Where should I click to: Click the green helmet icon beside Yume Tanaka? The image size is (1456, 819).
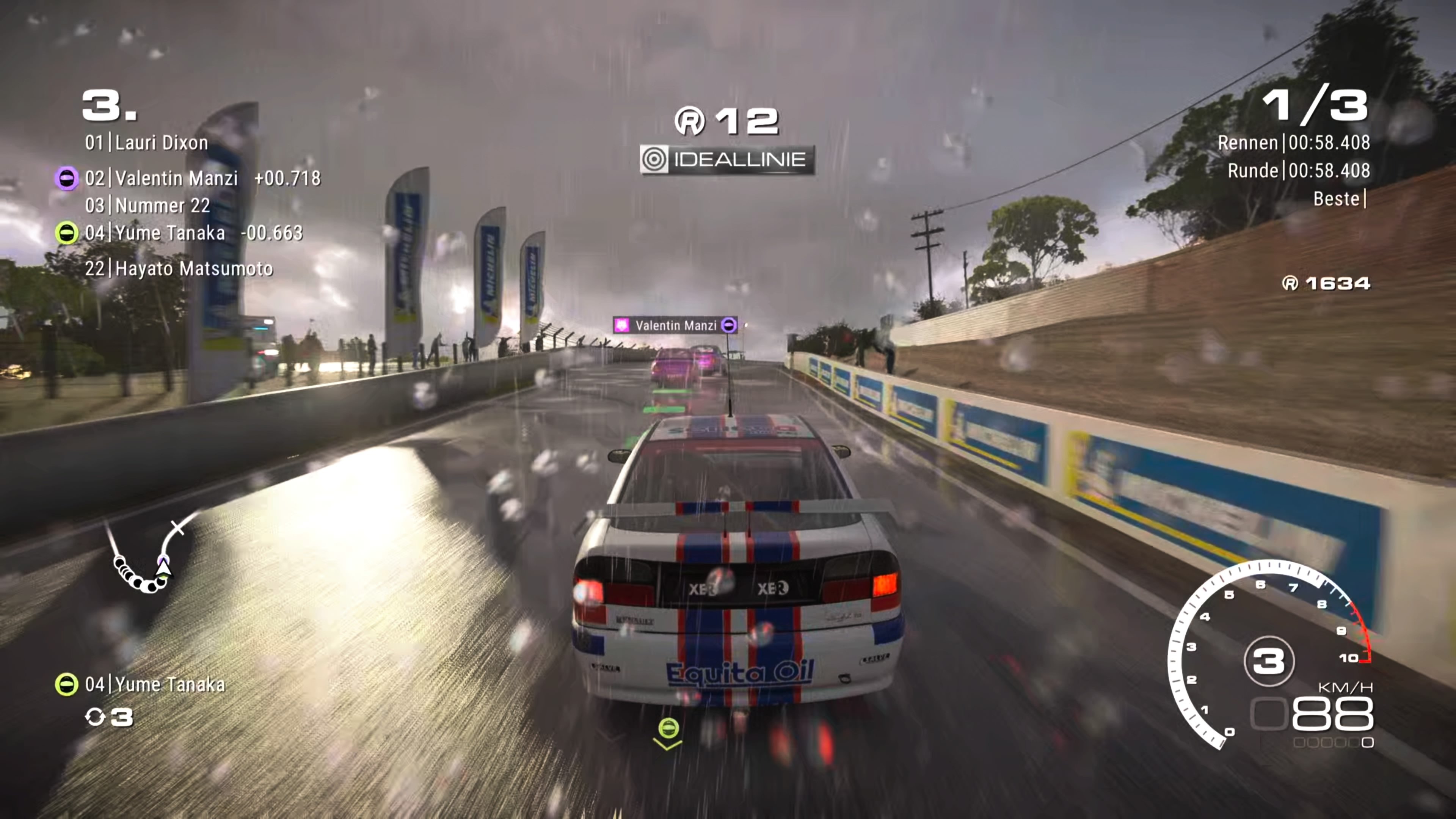(x=67, y=233)
